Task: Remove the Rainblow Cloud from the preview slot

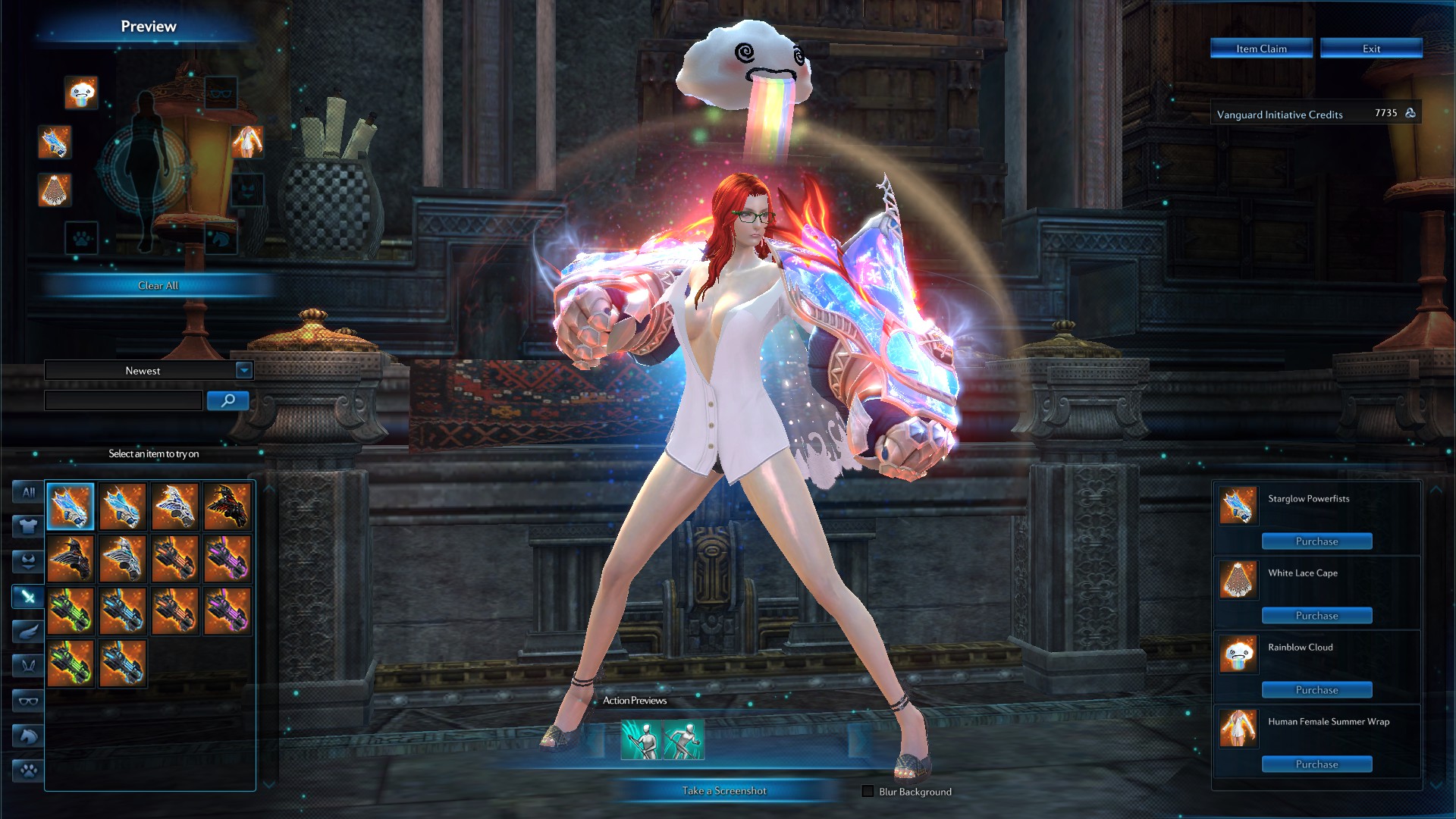Action: (81, 93)
